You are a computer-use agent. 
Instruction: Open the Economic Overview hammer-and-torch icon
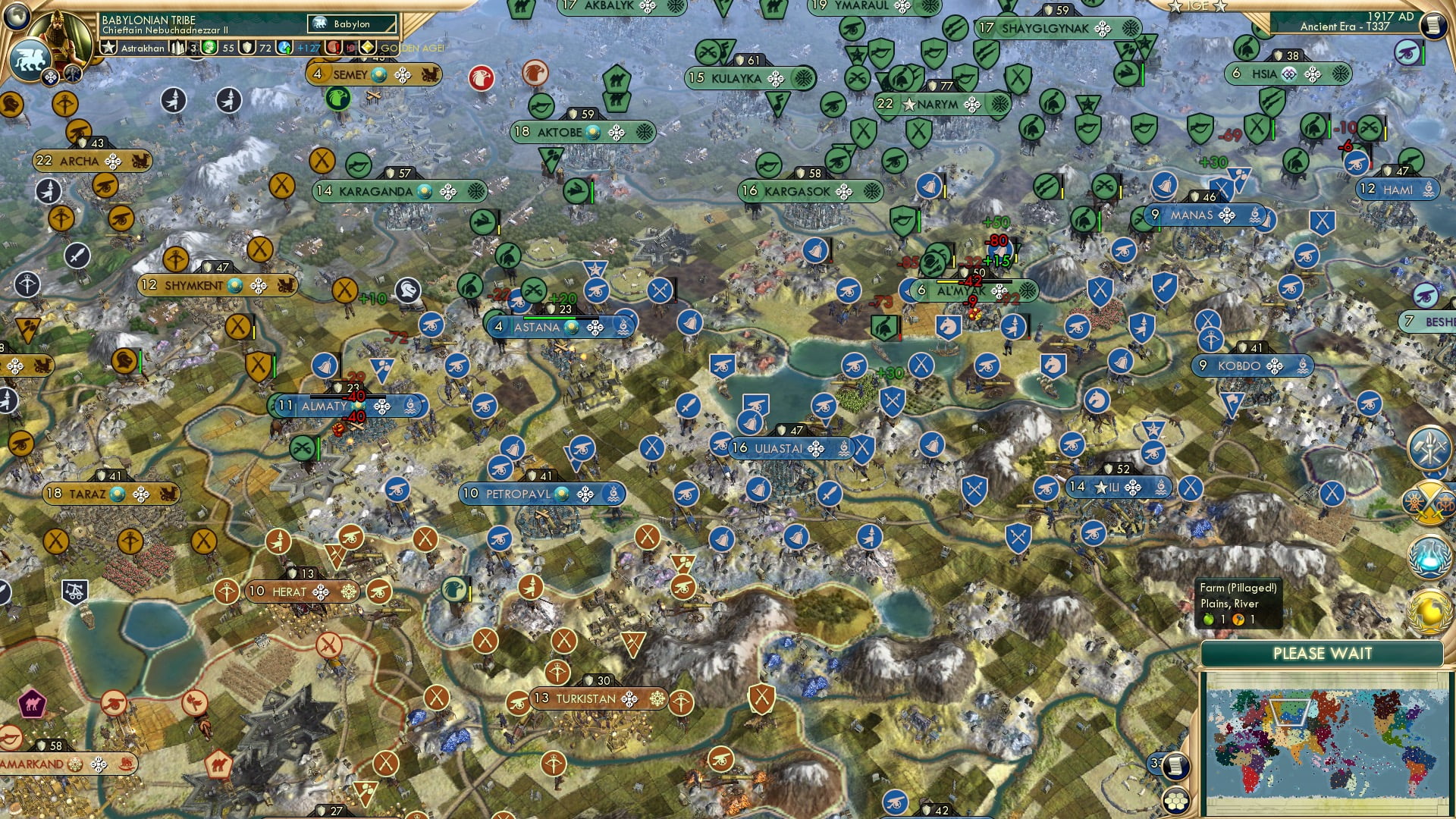click(x=1430, y=447)
